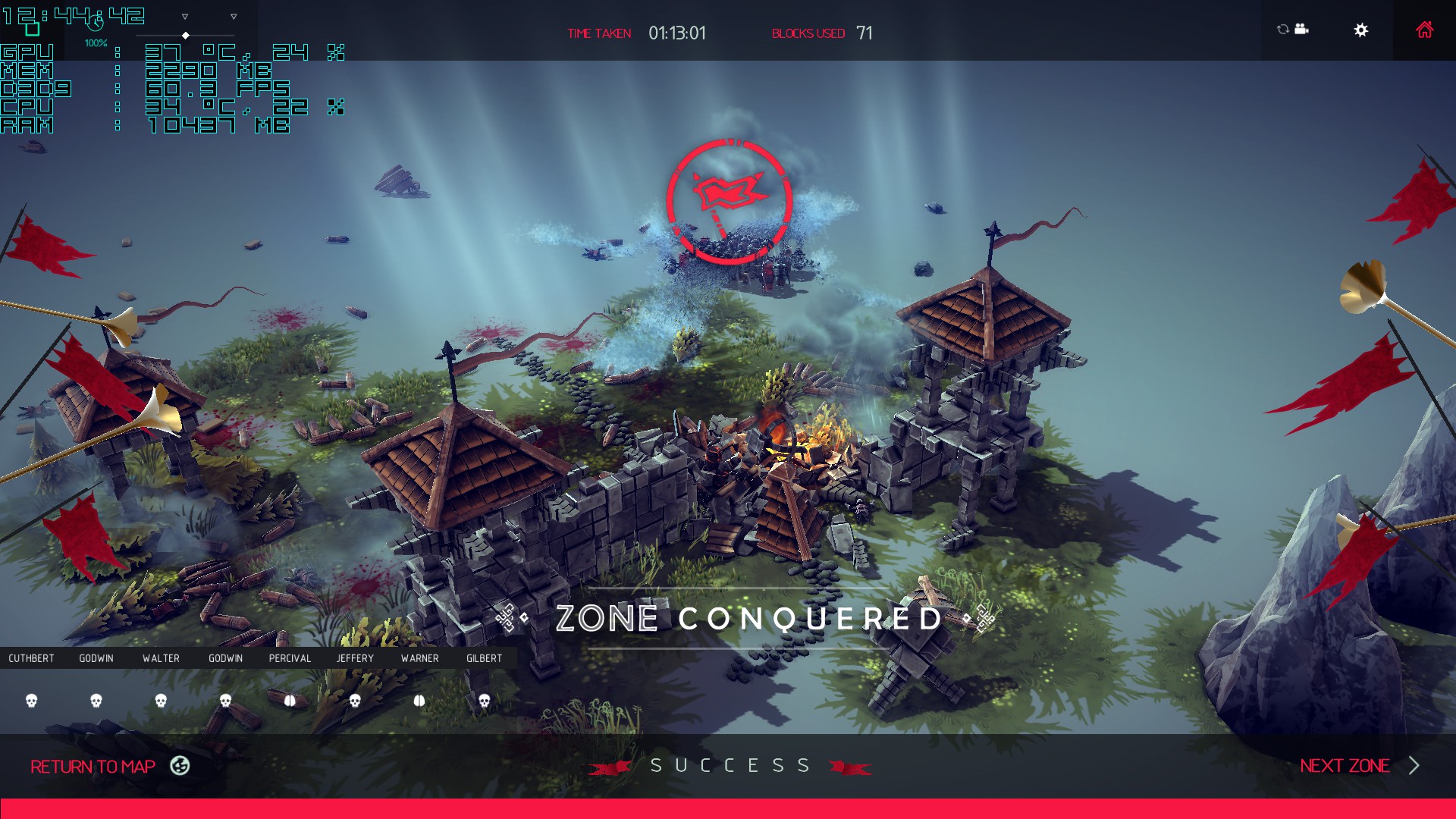Select the brain icon under Percival
Image resolution: width=1456 pixels, height=819 pixels.
pyautogui.click(x=290, y=701)
